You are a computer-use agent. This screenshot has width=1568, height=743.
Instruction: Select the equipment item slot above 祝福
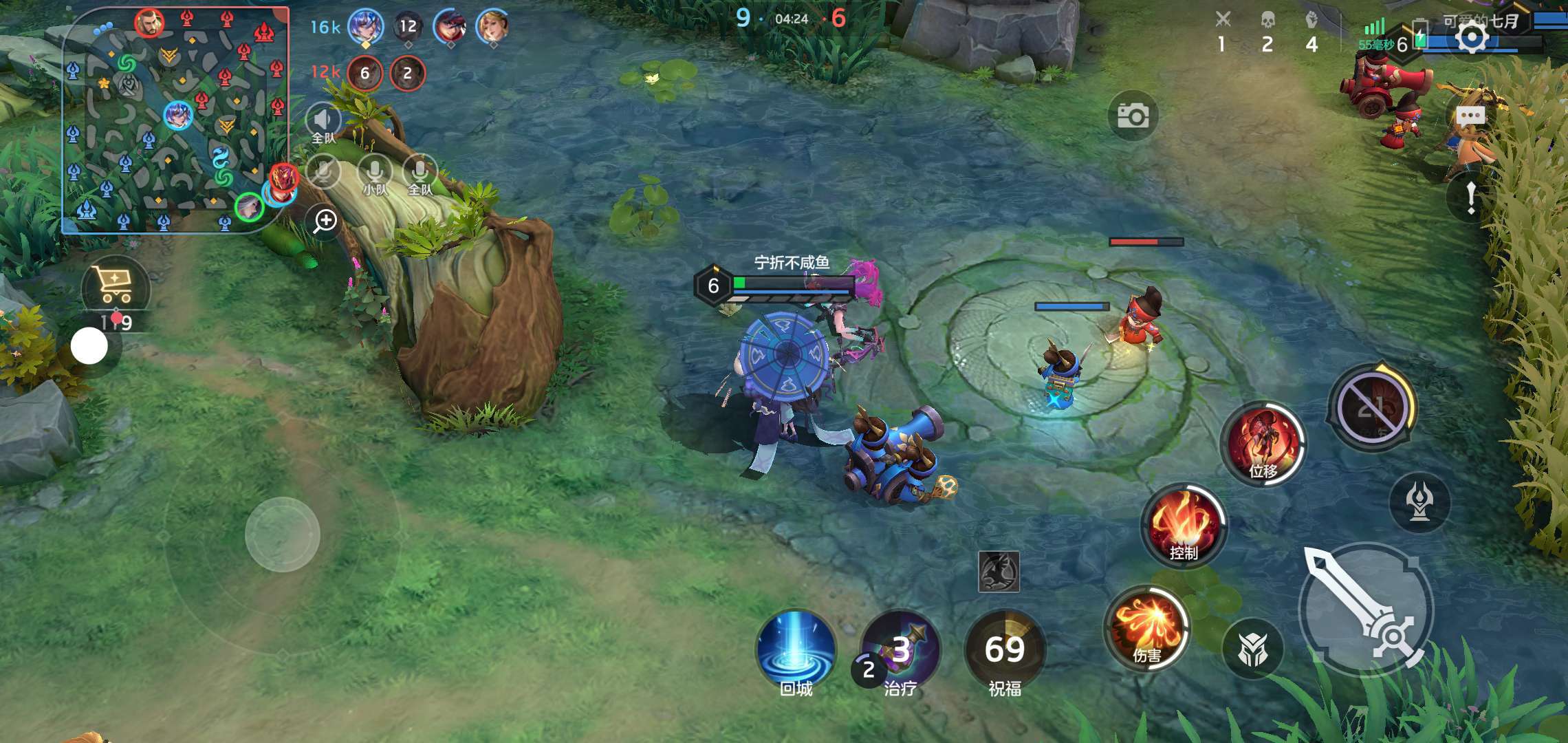999,571
